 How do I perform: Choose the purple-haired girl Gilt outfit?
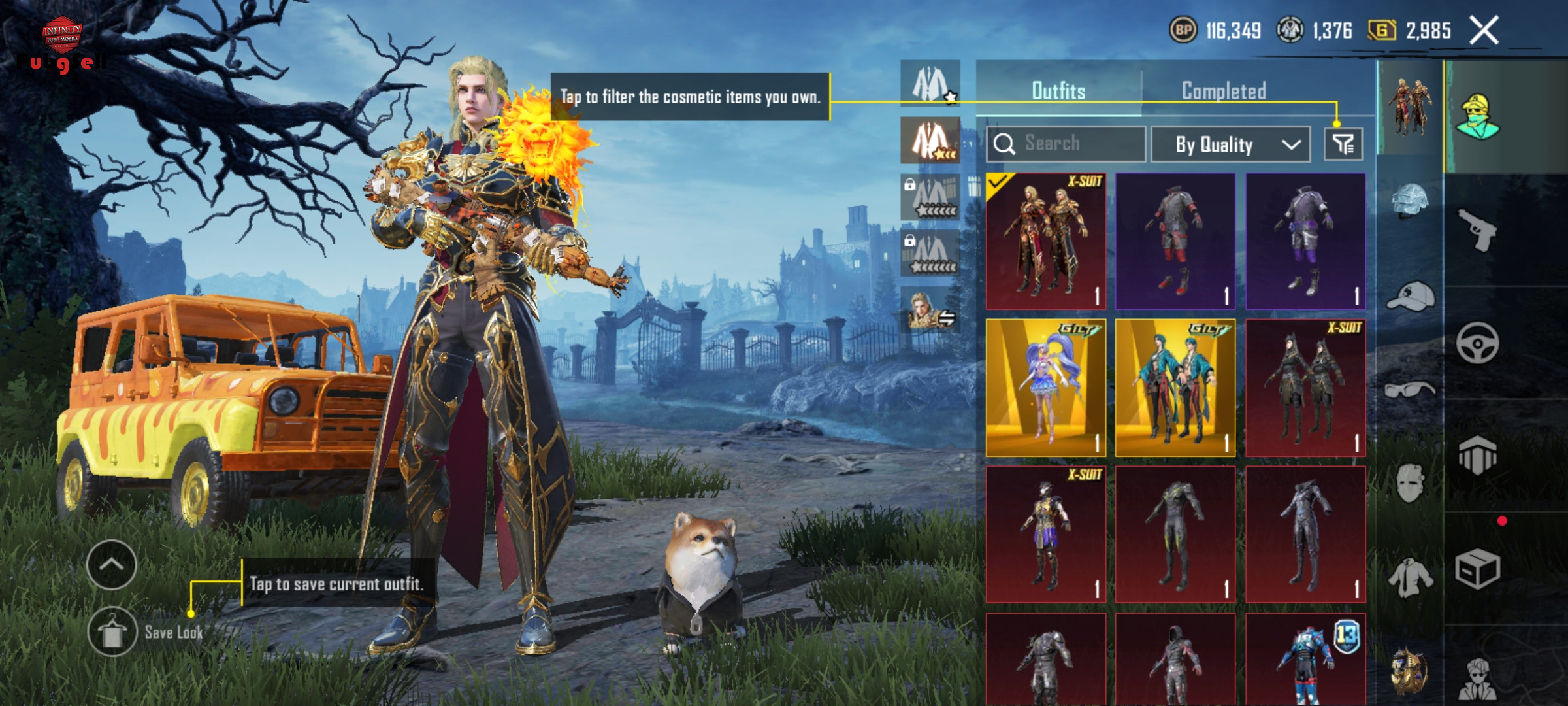1045,388
